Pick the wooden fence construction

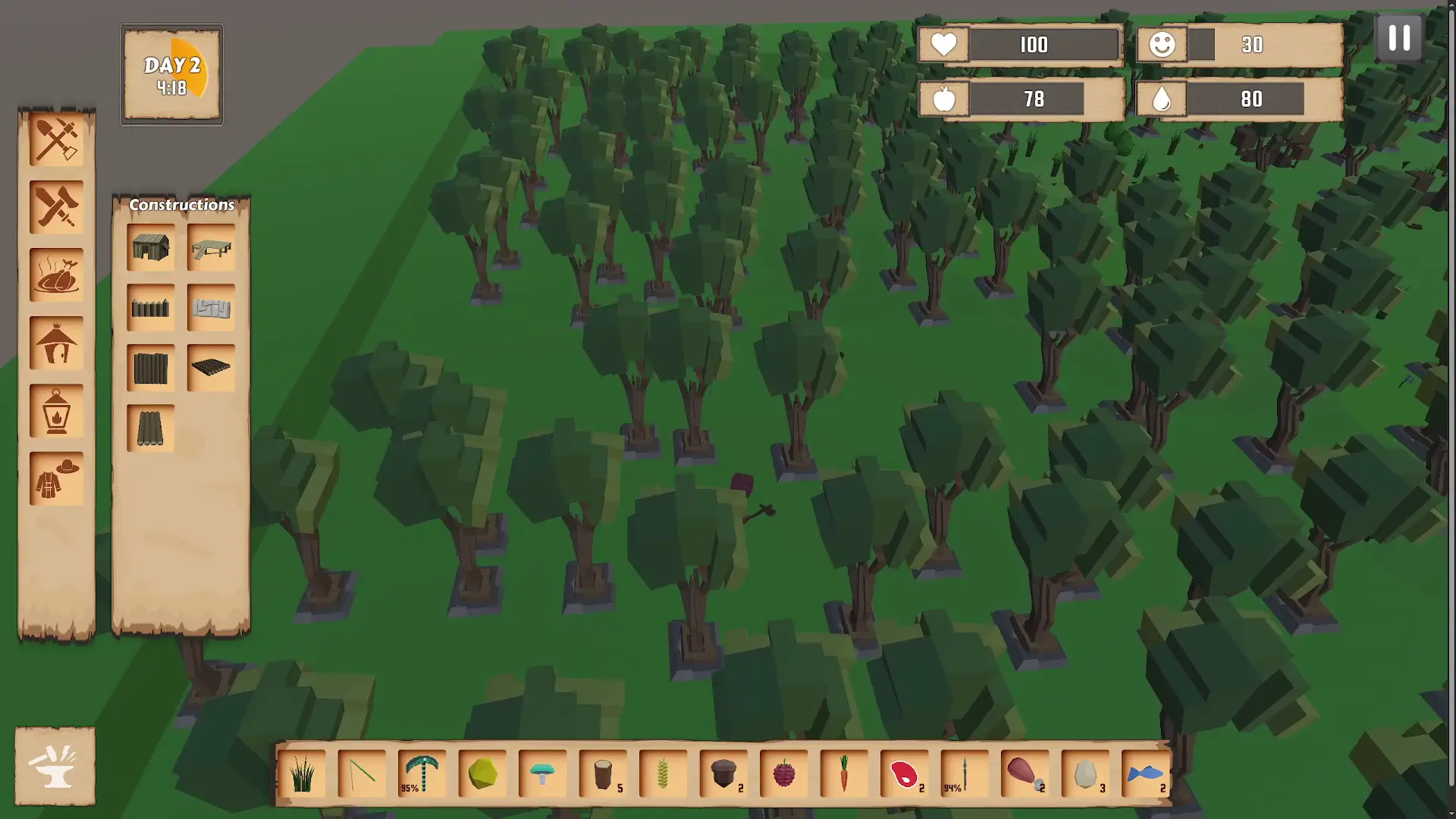[x=151, y=308]
